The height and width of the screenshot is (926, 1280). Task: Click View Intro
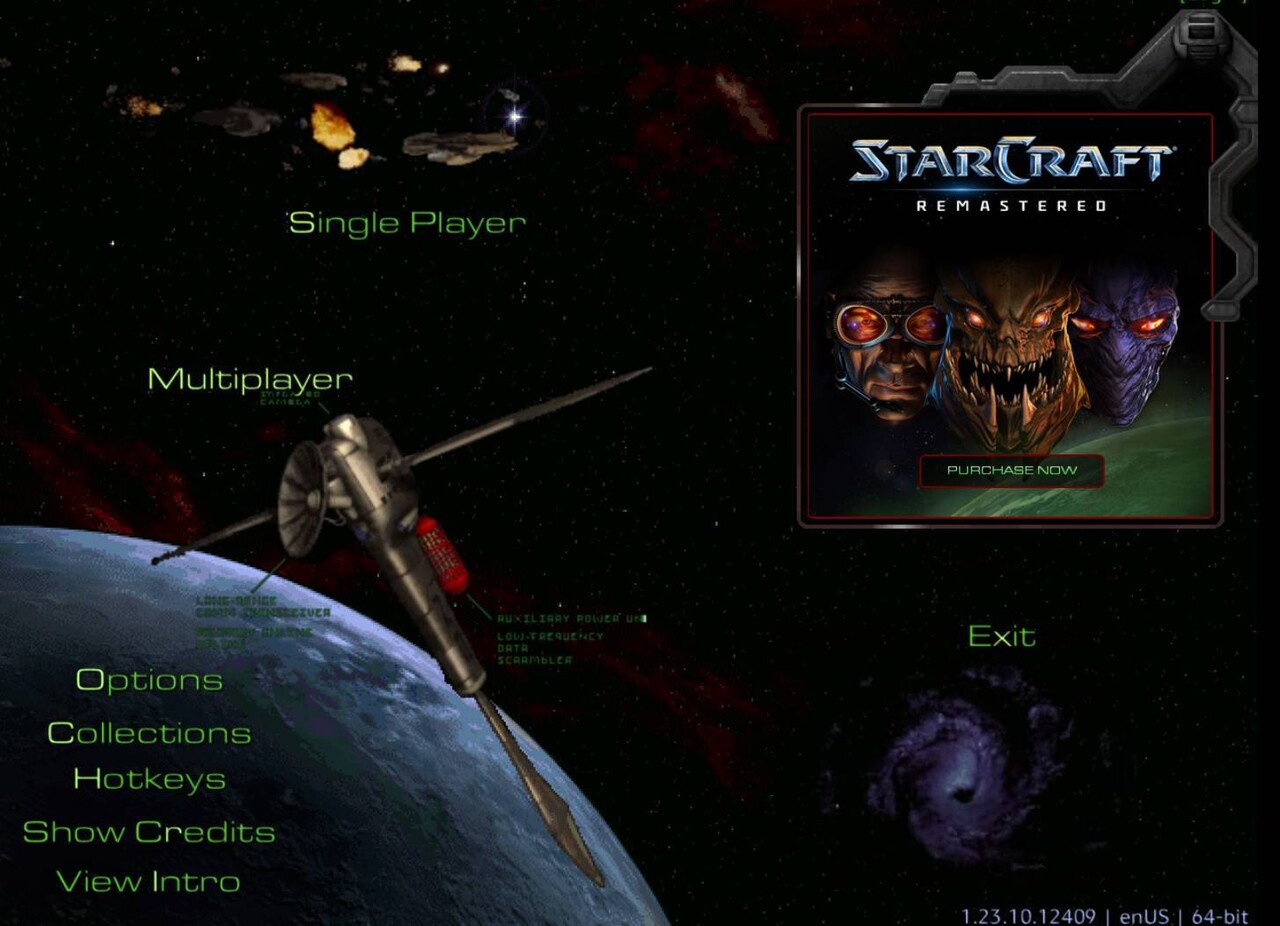pyautogui.click(x=148, y=882)
